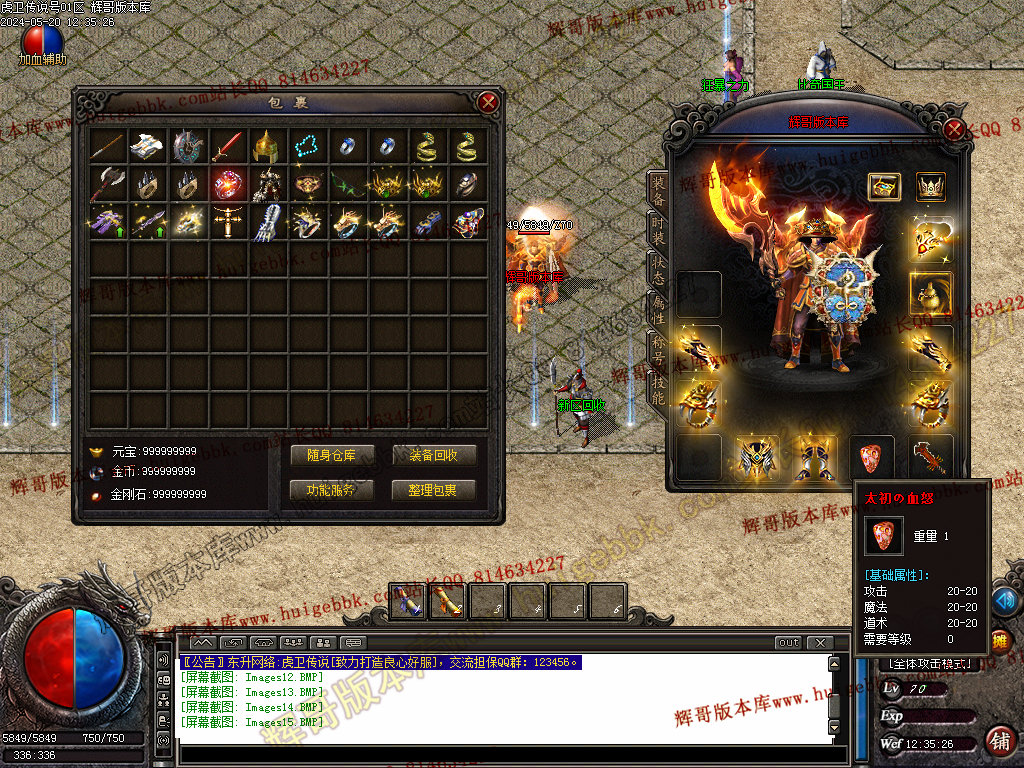The width and height of the screenshot is (1024, 768).
Task: Select the equipped boots slot
Action: [815, 458]
